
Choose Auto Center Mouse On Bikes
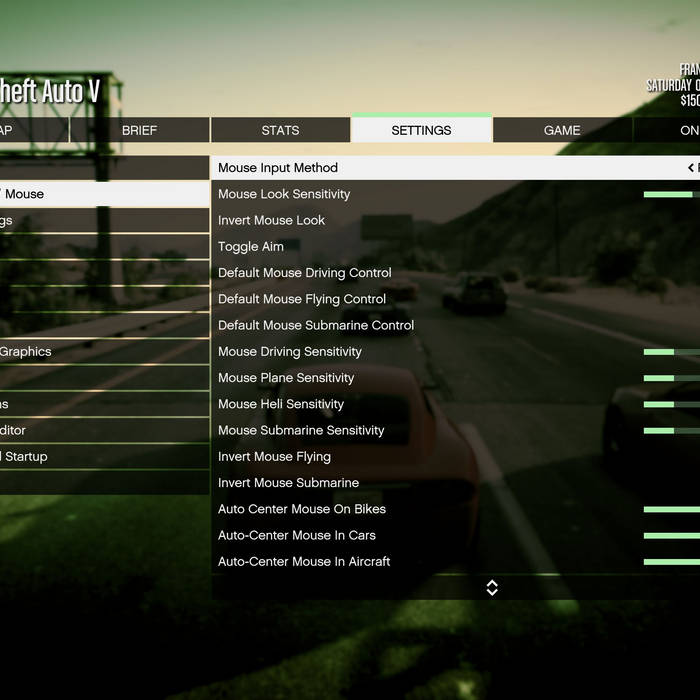tap(302, 509)
